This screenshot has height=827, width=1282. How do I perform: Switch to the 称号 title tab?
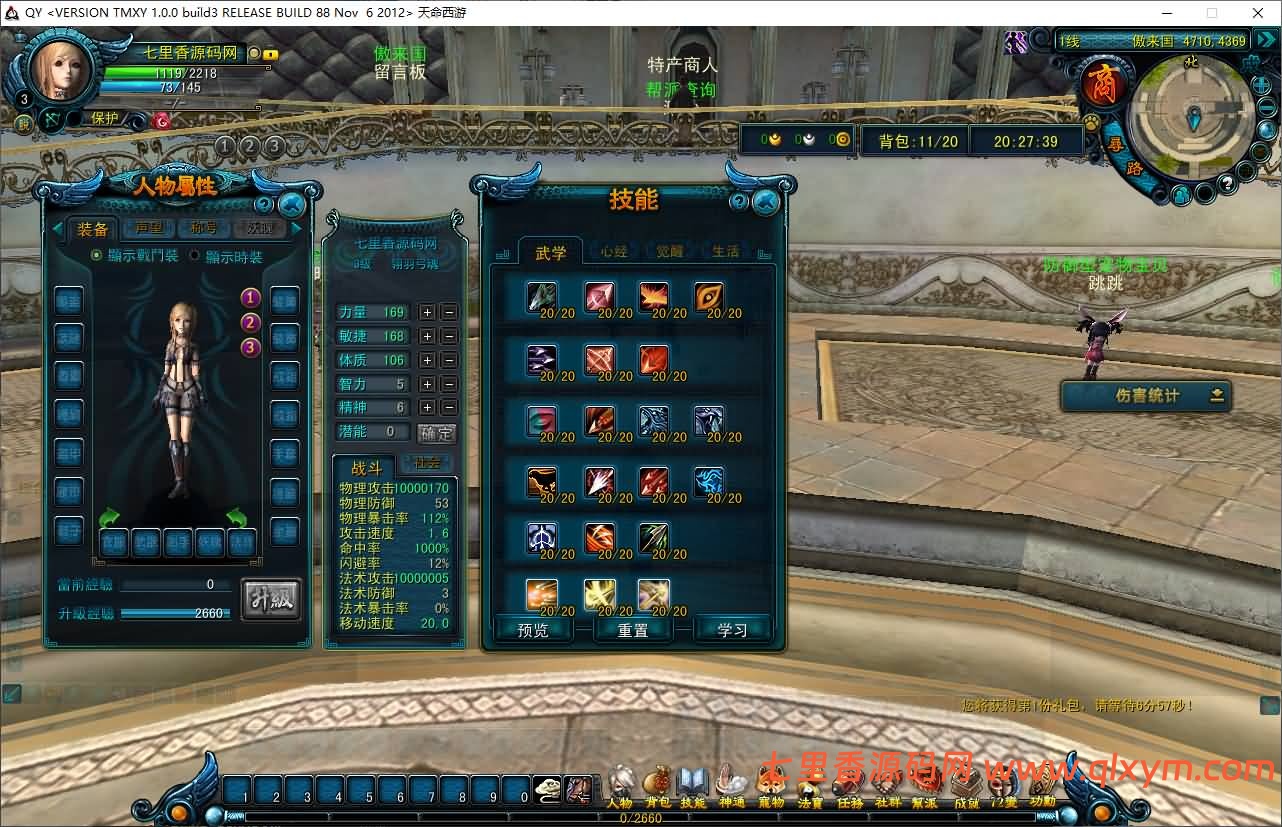204,229
